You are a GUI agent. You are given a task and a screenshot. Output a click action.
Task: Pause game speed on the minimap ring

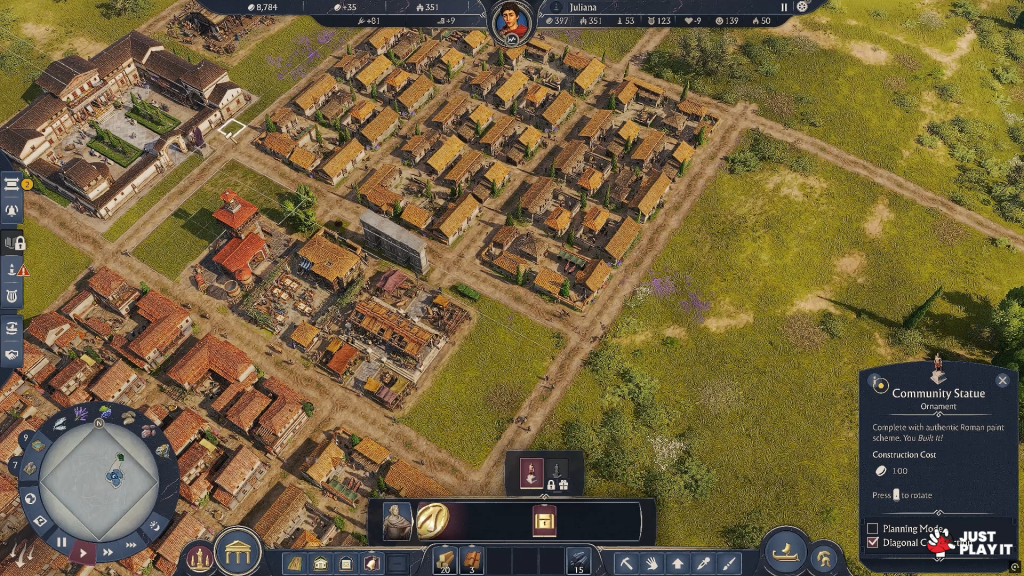pos(61,542)
